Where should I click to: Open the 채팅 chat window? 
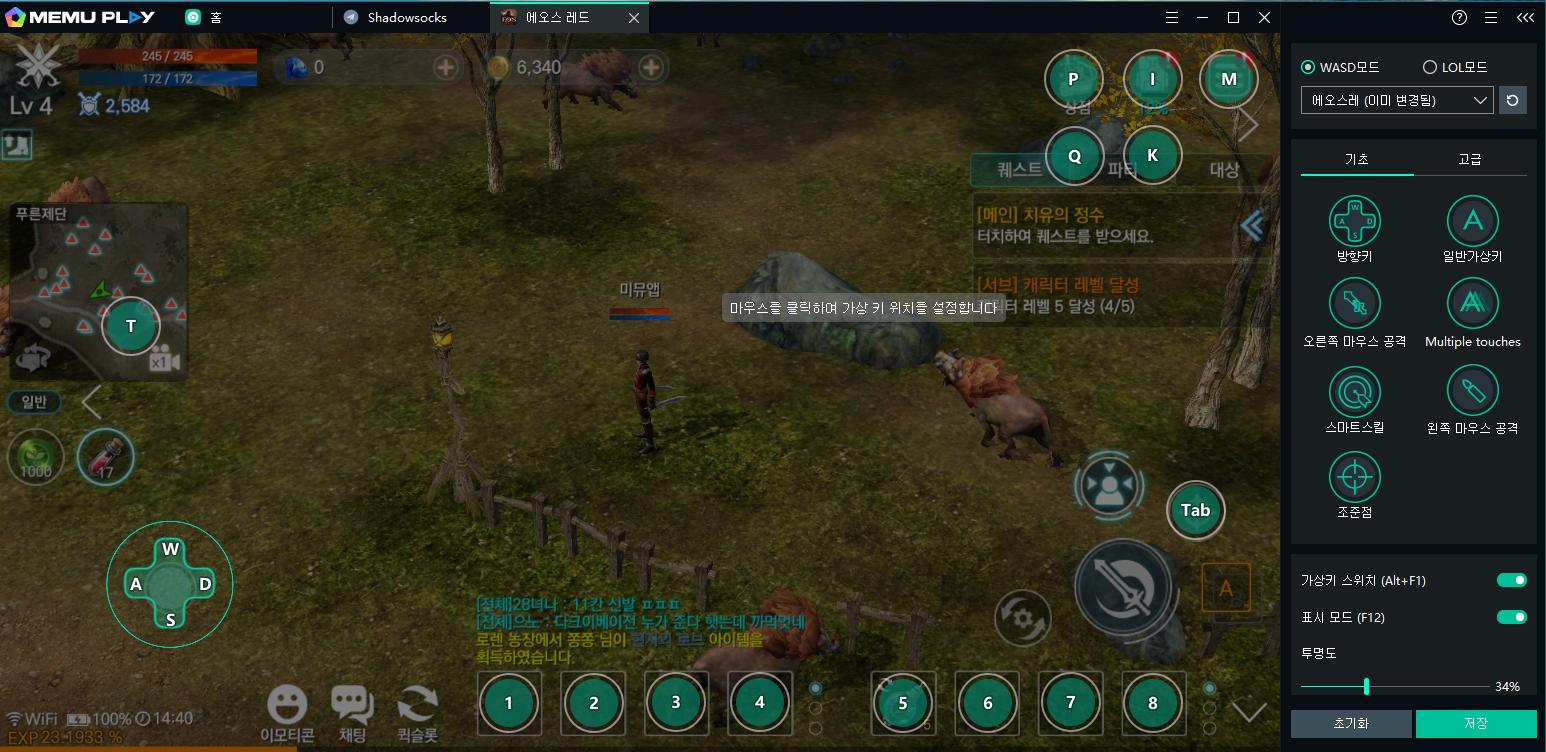coord(352,712)
